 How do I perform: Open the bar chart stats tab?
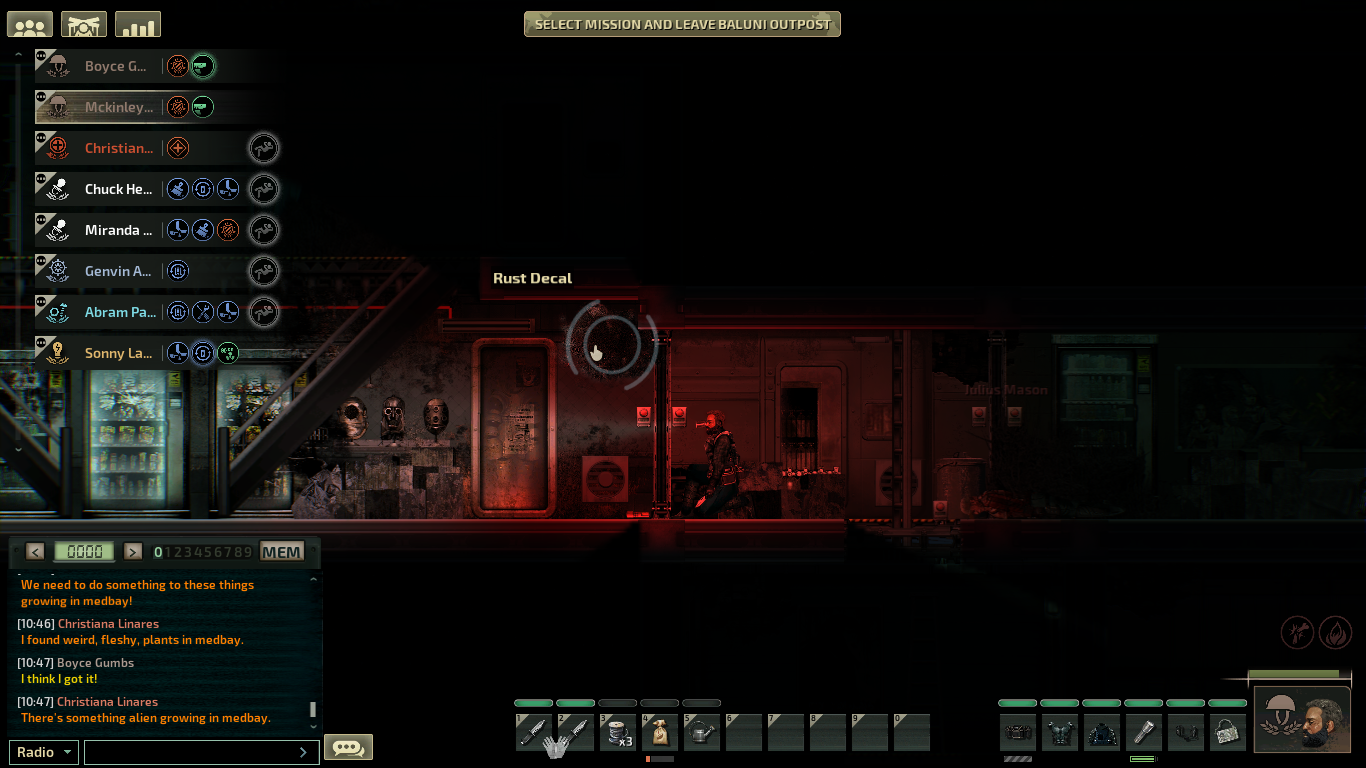[x=137, y=23]
